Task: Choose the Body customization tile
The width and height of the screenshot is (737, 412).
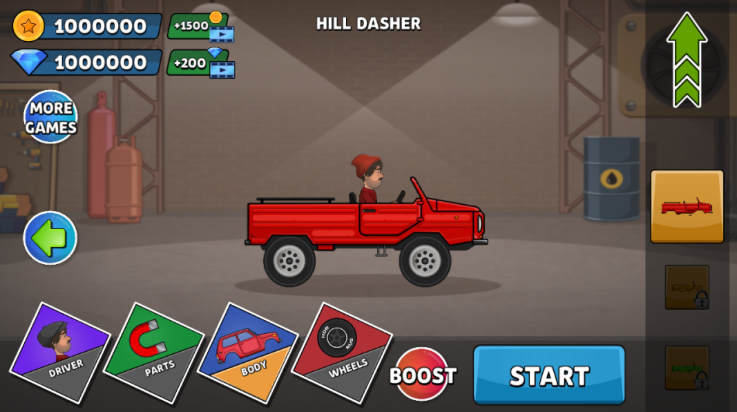Action: tap(247, 352)
